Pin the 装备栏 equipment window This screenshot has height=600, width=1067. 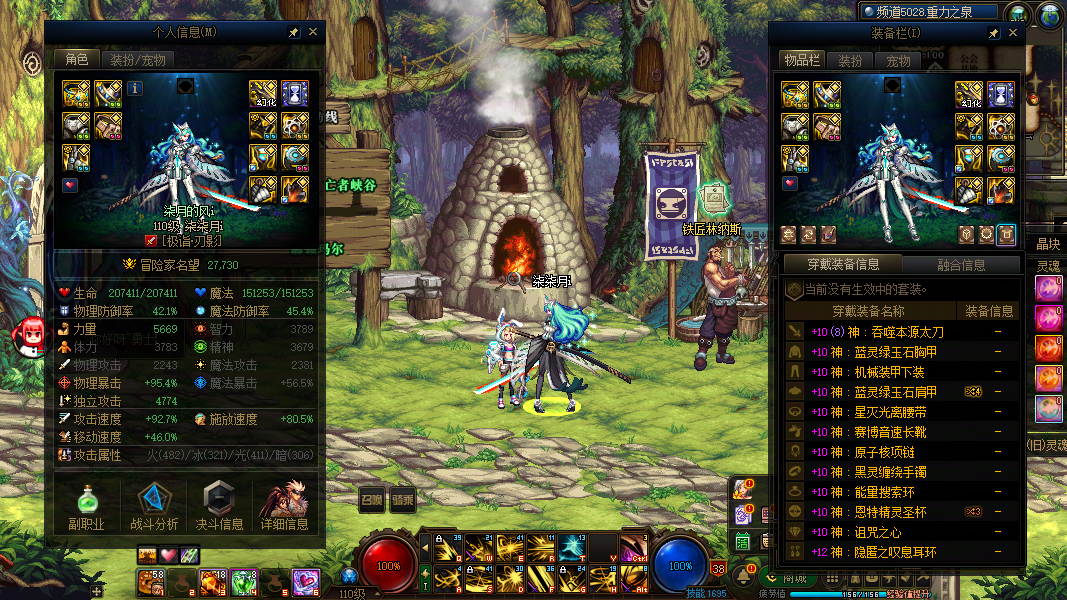point(993,33)
